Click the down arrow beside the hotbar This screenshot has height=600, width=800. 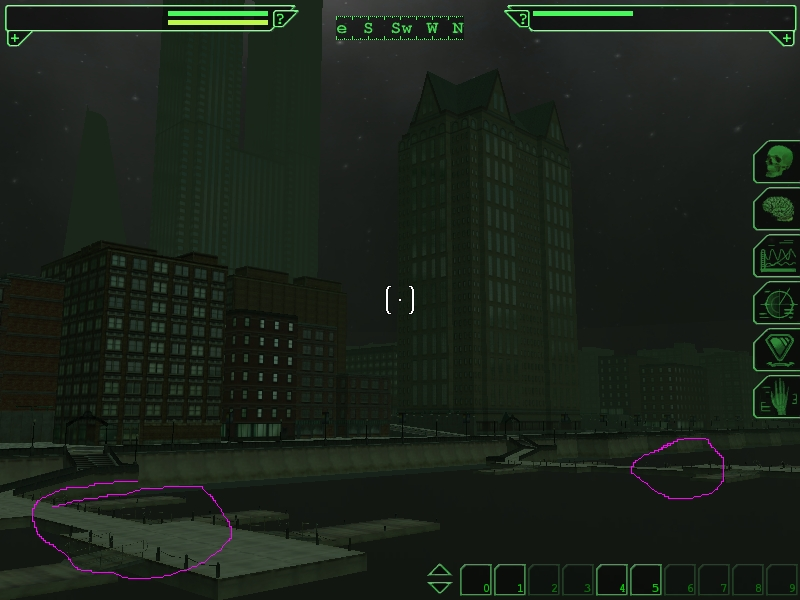tap(440, 587)
